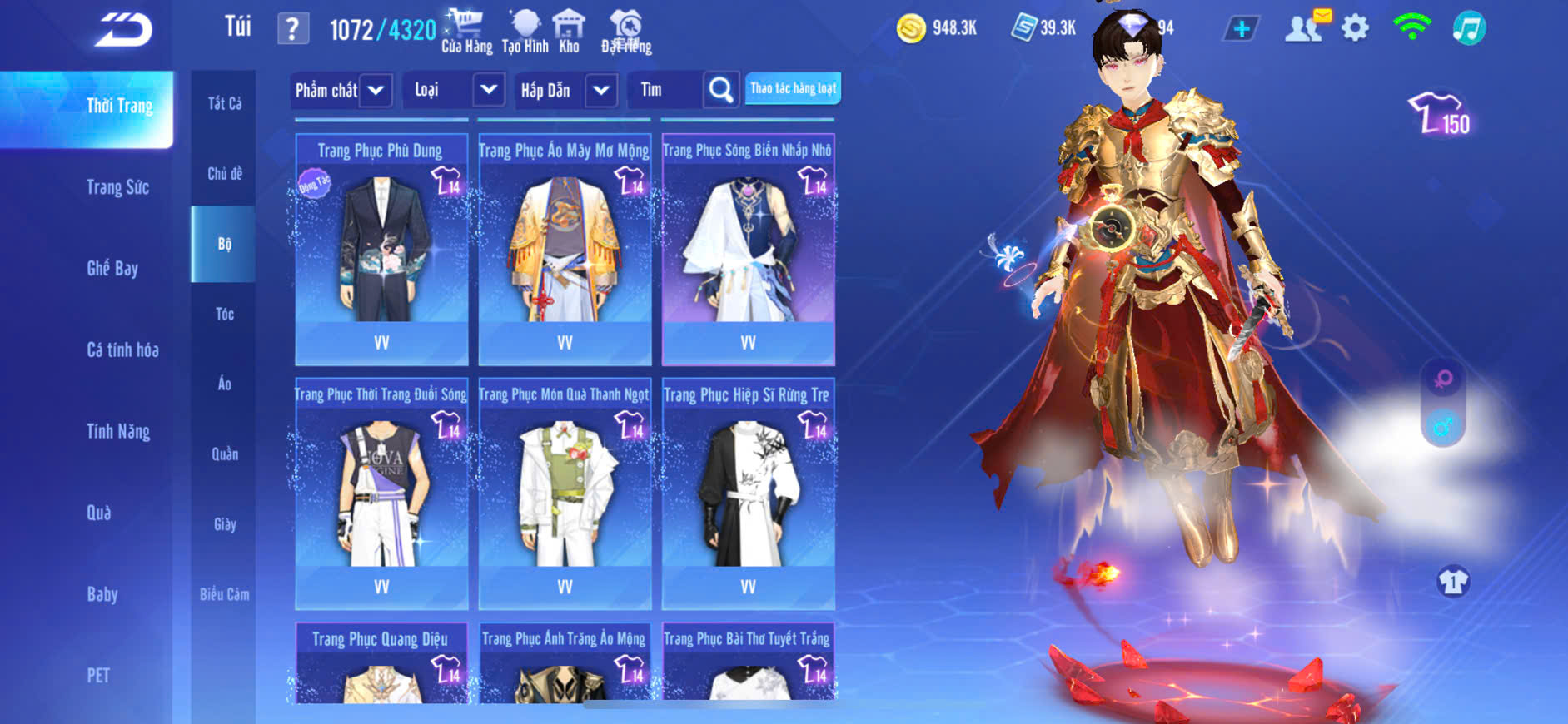
Task: Open the Cửa Hàng shop
Action: pos(466,32)
